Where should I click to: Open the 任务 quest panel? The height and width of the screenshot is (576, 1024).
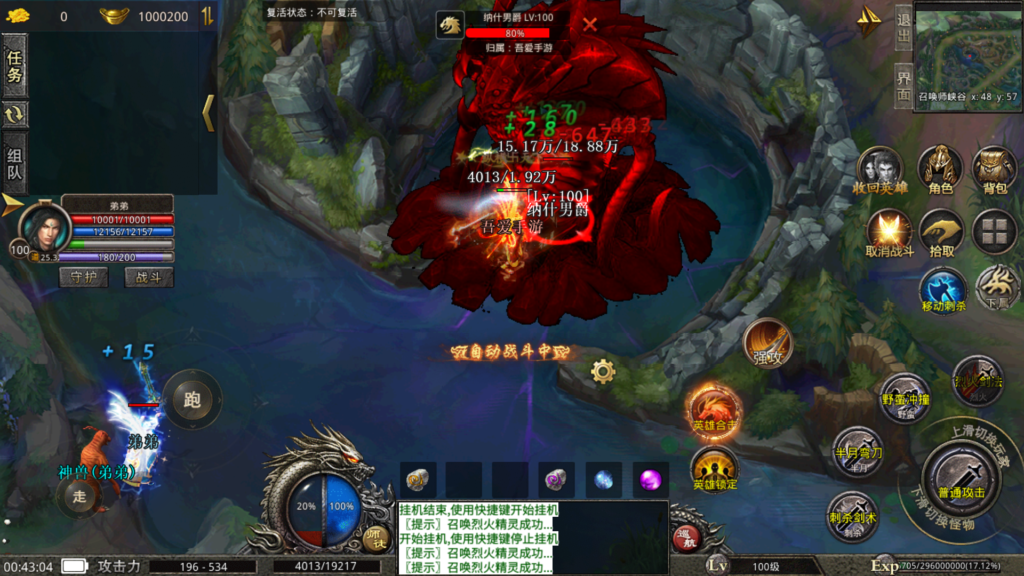pyautogui.click(x=15, y=66)
